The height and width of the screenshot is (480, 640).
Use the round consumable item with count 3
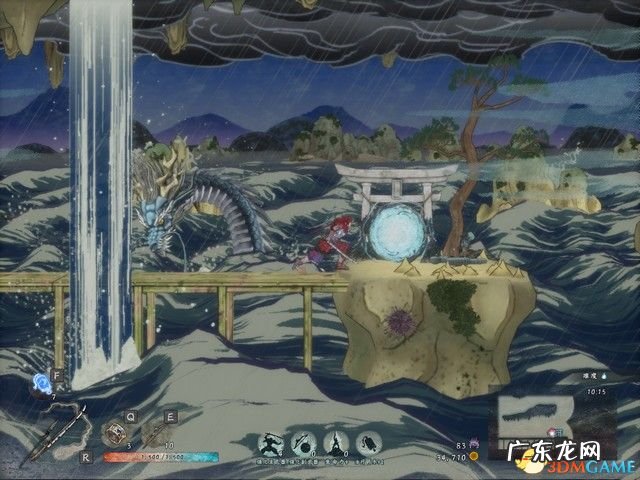(x=117, y=434)
